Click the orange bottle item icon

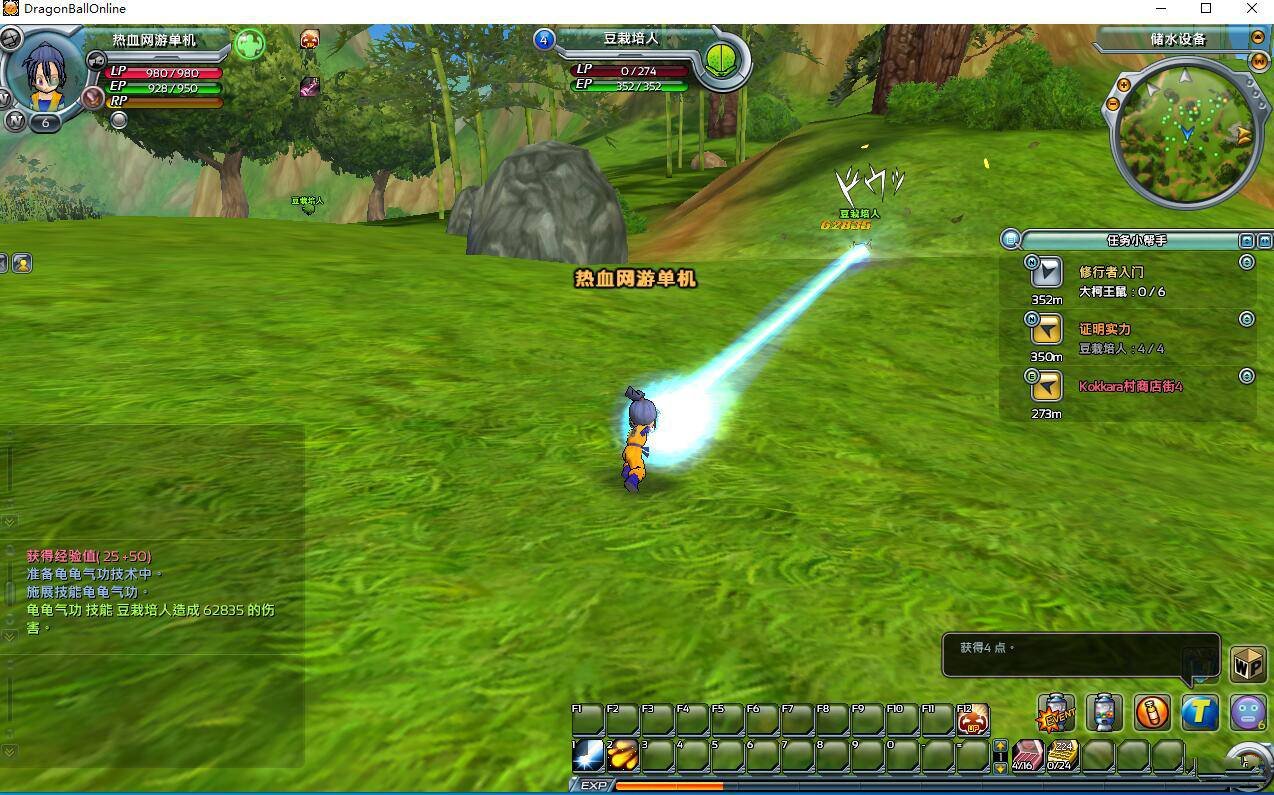pyautogui.click(x=1152, y=712)
